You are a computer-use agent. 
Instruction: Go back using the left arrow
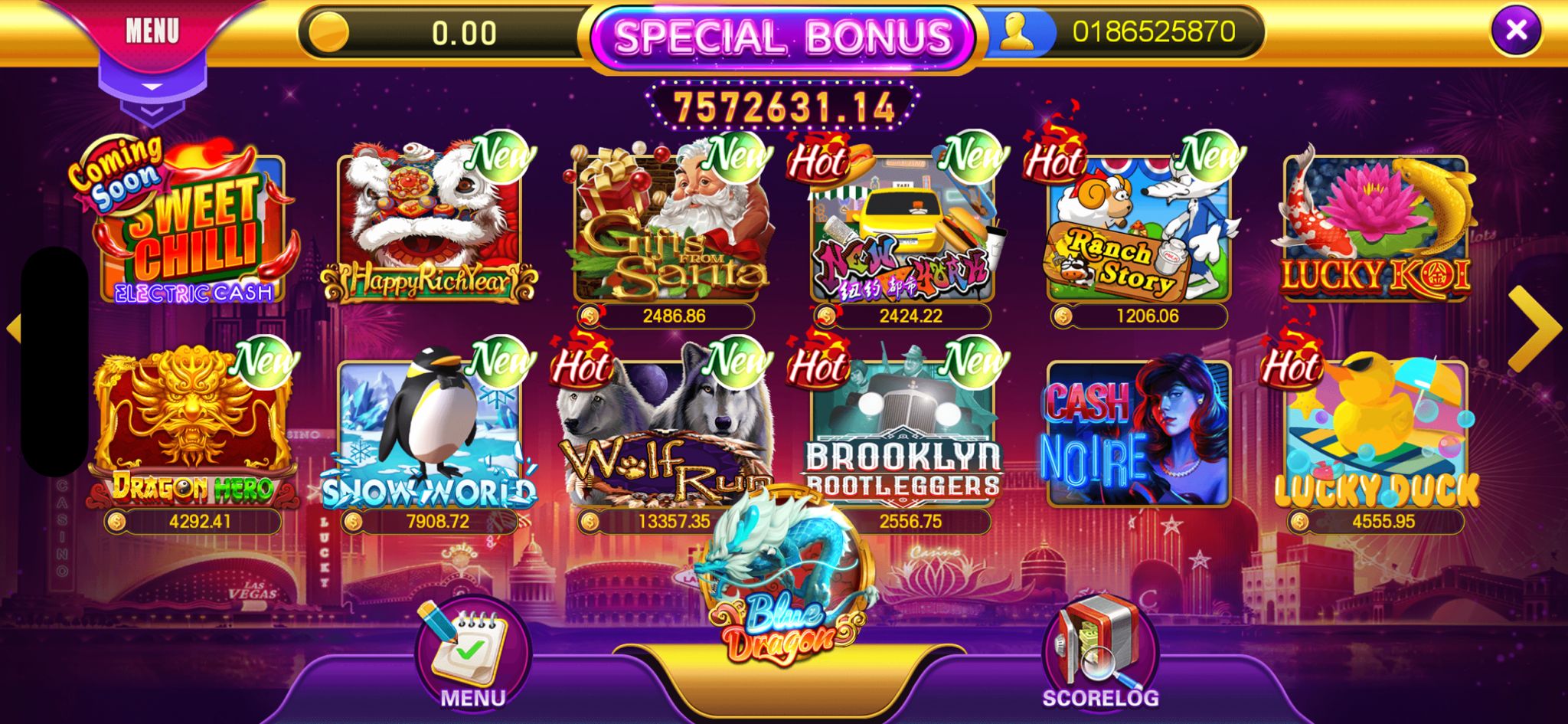pos(15,328)
